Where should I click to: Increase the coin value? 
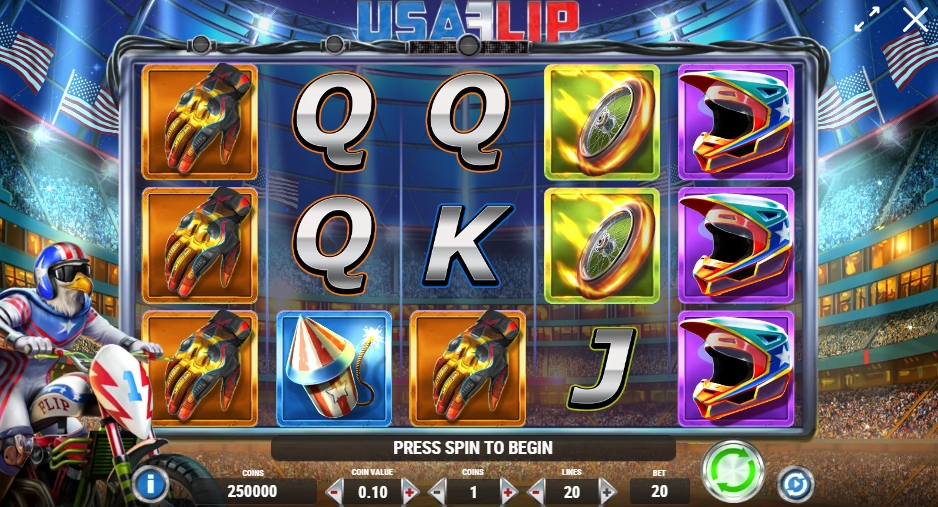click(408, 491)
